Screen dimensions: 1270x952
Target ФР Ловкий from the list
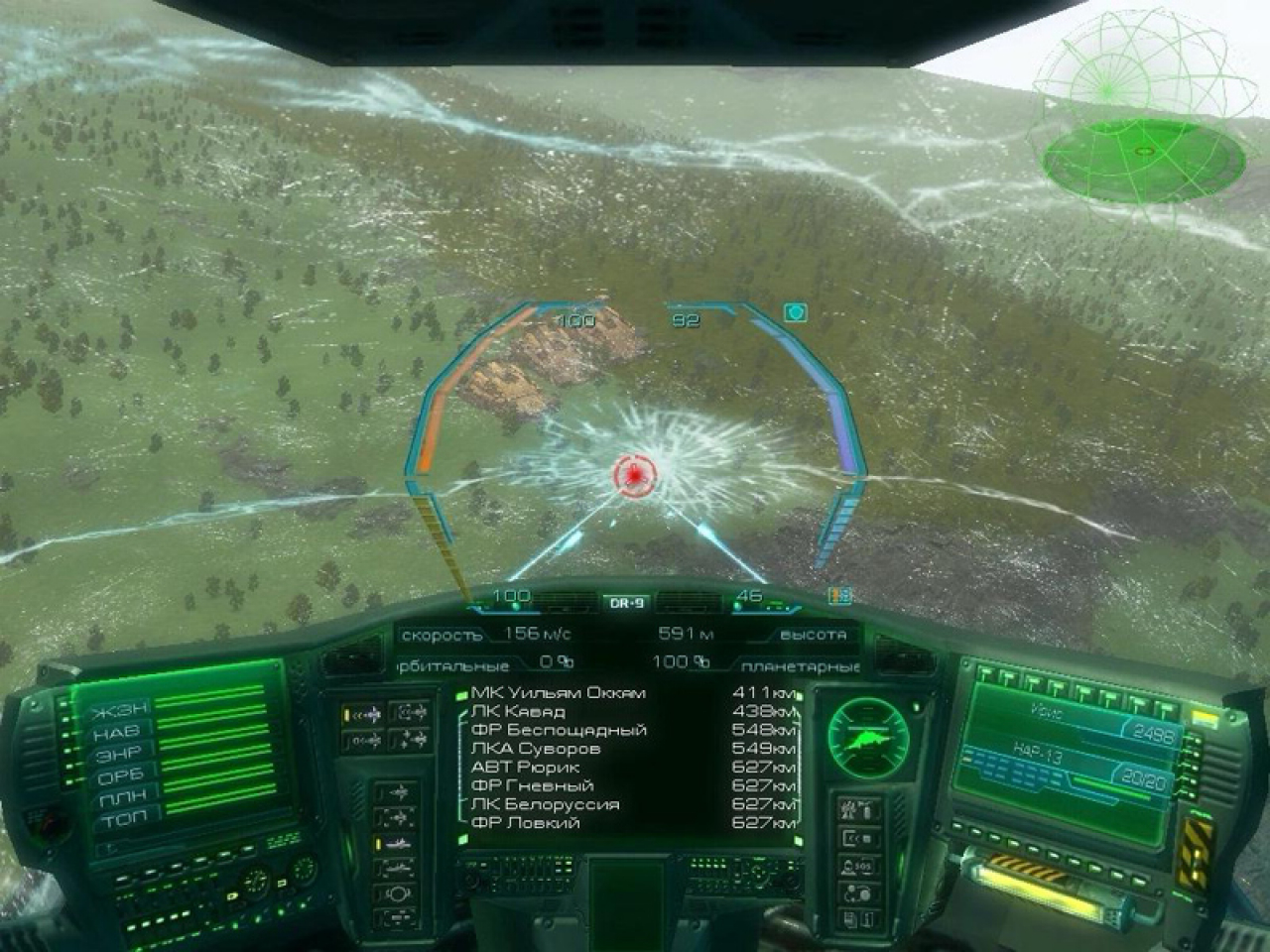tap(525, 823)
